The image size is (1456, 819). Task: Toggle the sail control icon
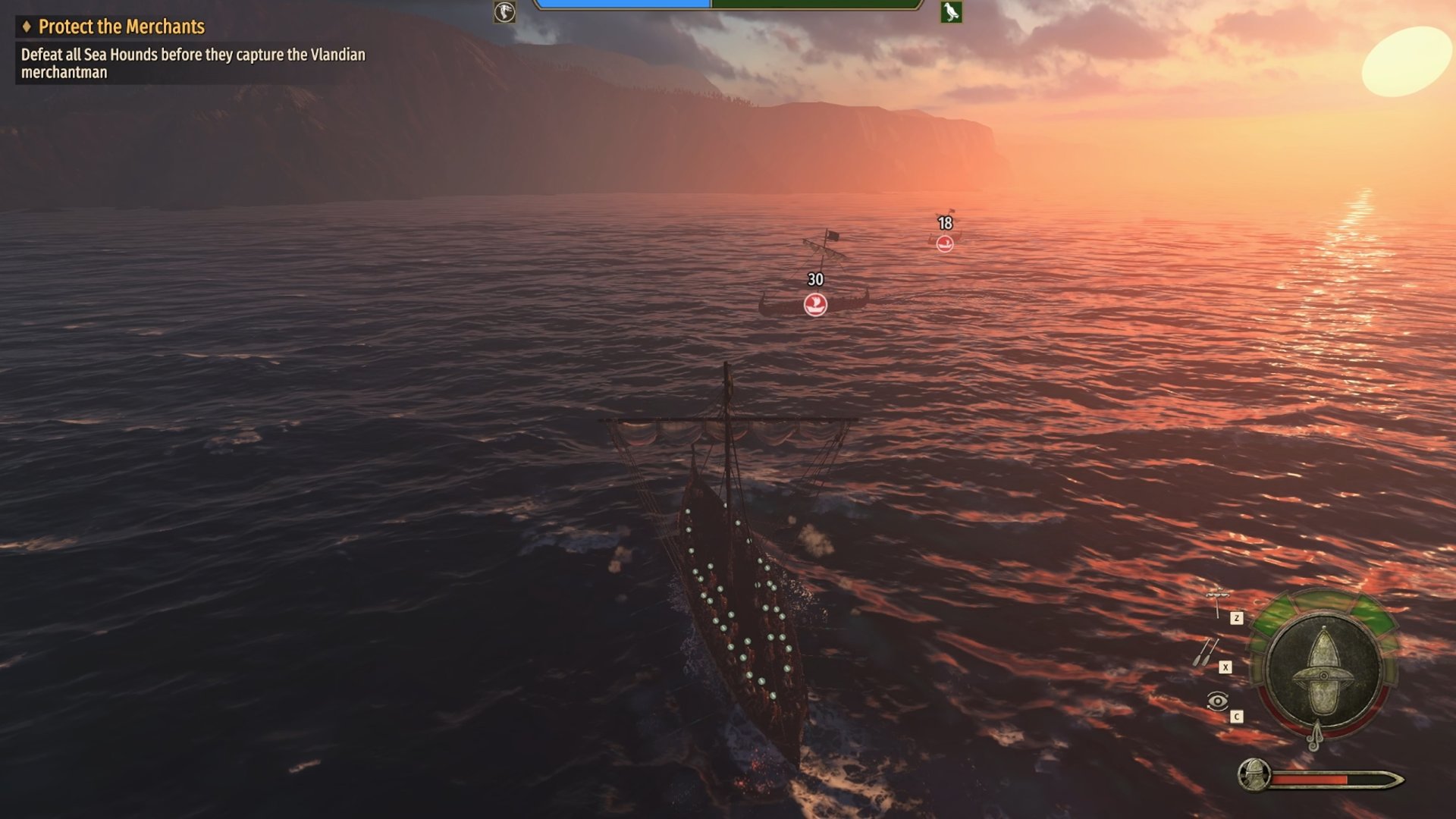[x=1217, y=602]
